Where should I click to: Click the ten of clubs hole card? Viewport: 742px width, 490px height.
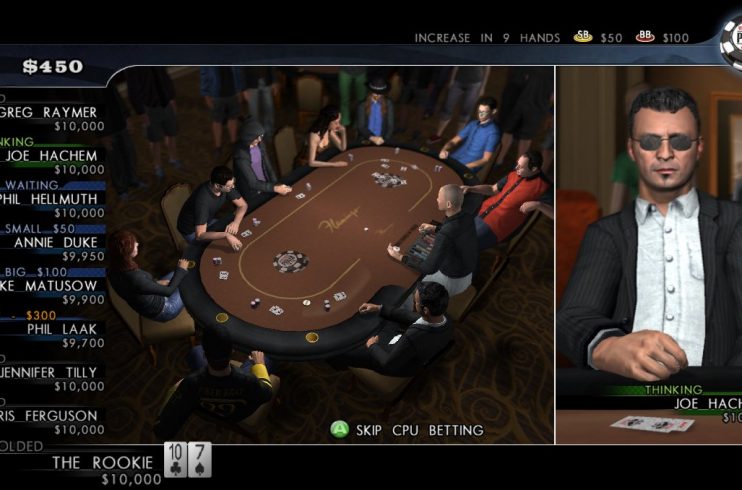(175, 459)
